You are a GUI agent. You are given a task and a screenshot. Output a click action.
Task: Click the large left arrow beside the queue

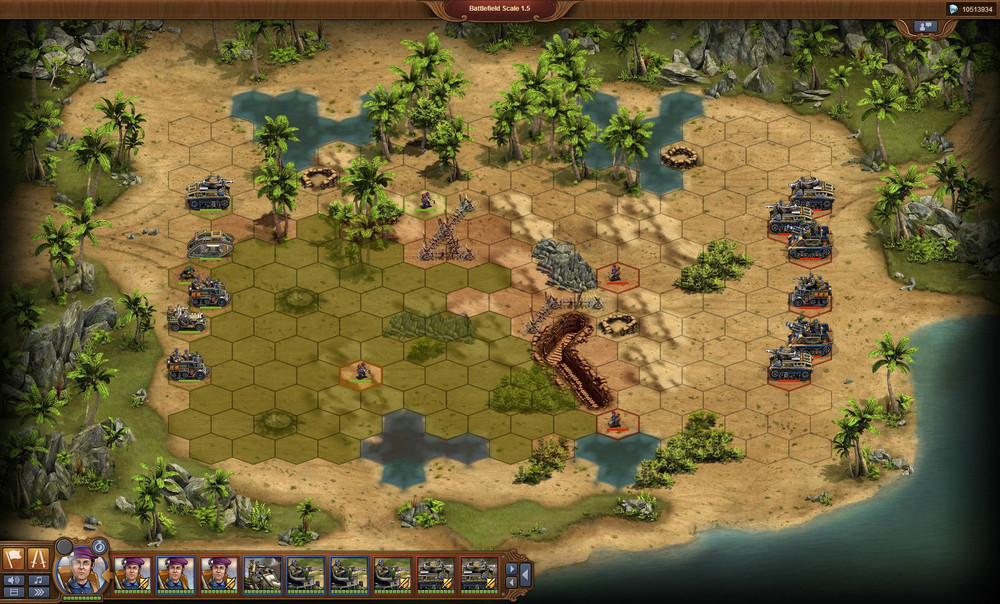(525, 575)
